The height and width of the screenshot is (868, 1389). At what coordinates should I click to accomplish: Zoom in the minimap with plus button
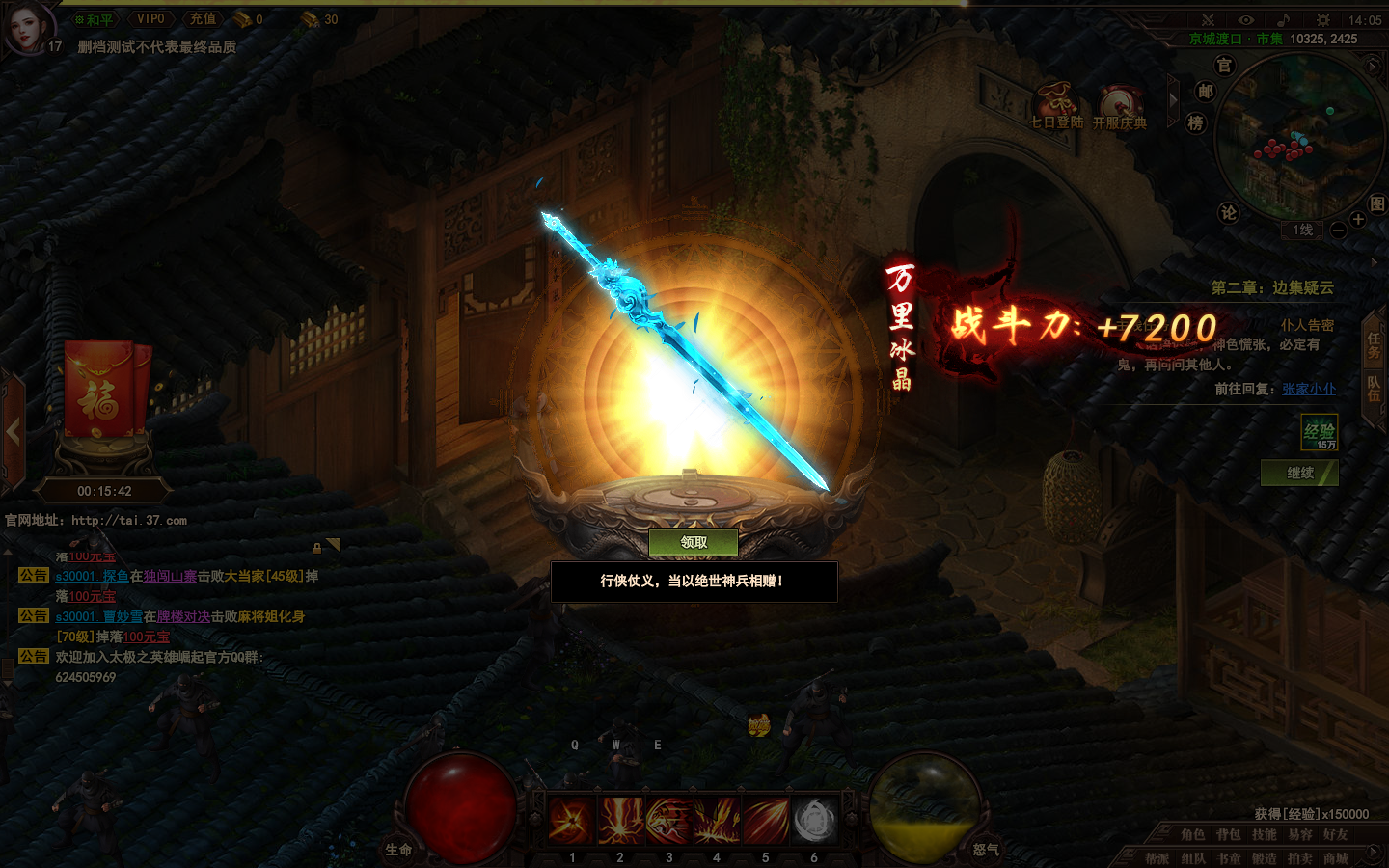[x=1358, y=219]
